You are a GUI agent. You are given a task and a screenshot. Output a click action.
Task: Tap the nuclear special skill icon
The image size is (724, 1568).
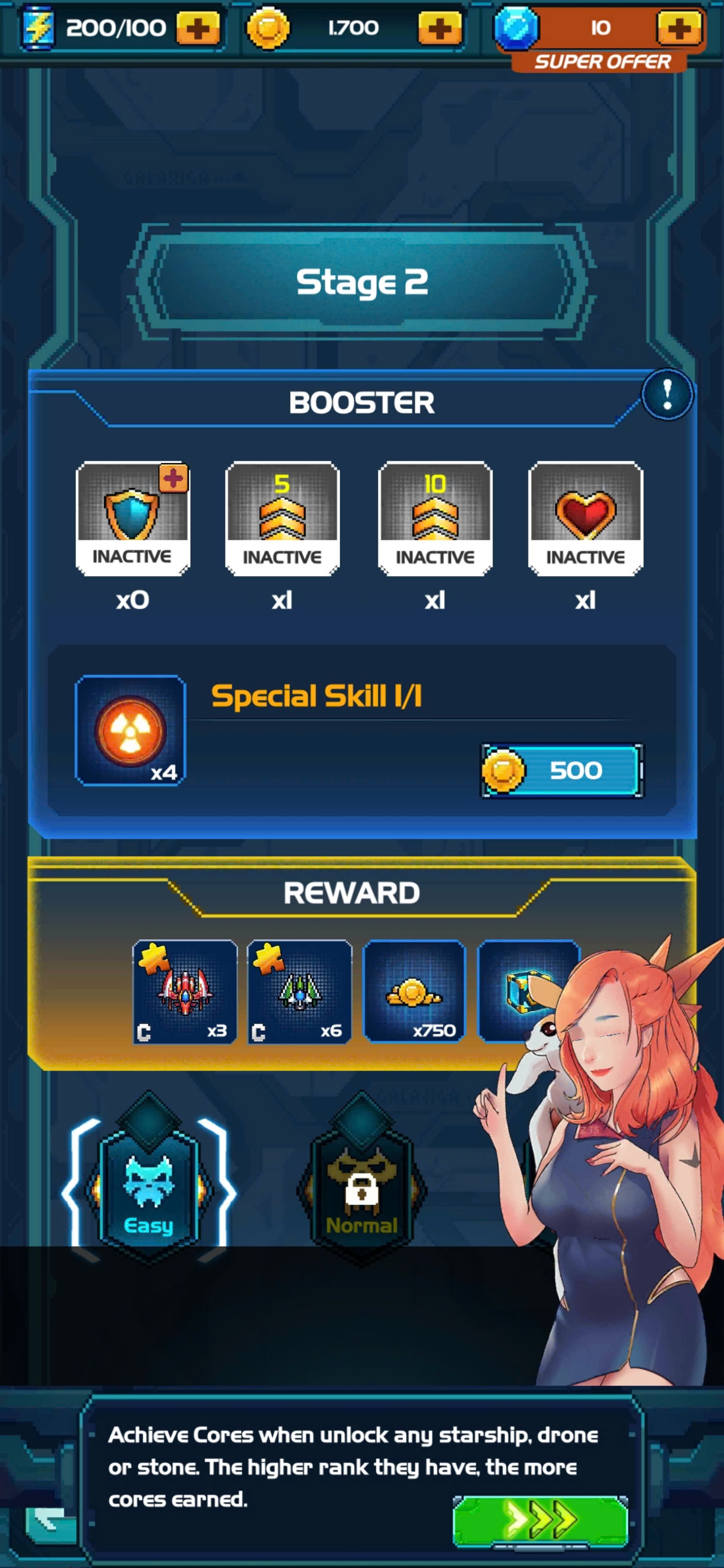tap(130, 730)
